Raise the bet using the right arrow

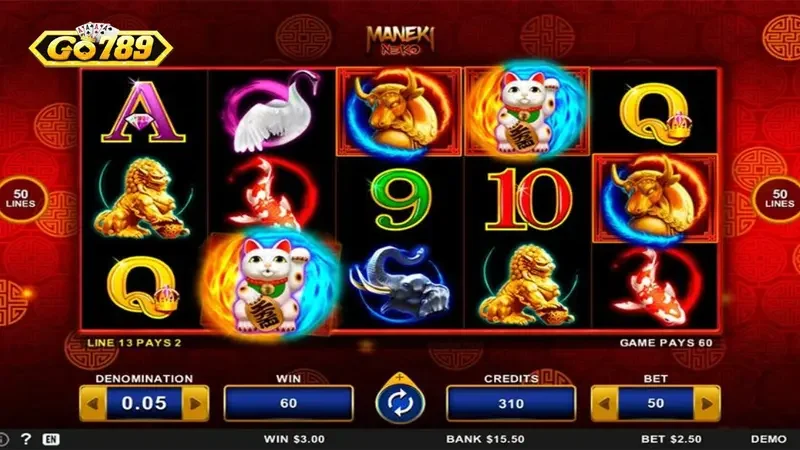point(707,403)
